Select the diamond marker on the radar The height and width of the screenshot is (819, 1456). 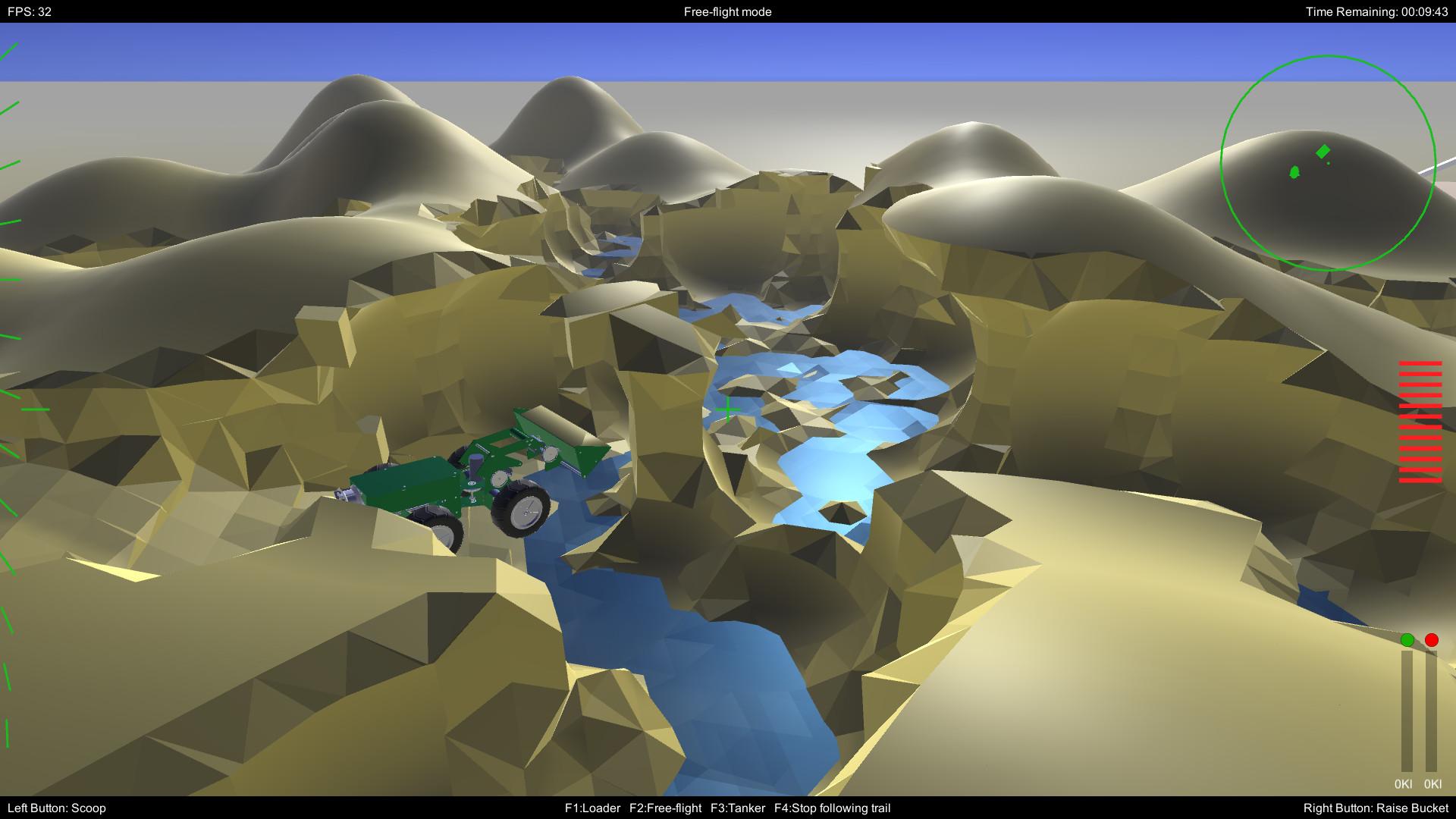tap(1323, 152)
